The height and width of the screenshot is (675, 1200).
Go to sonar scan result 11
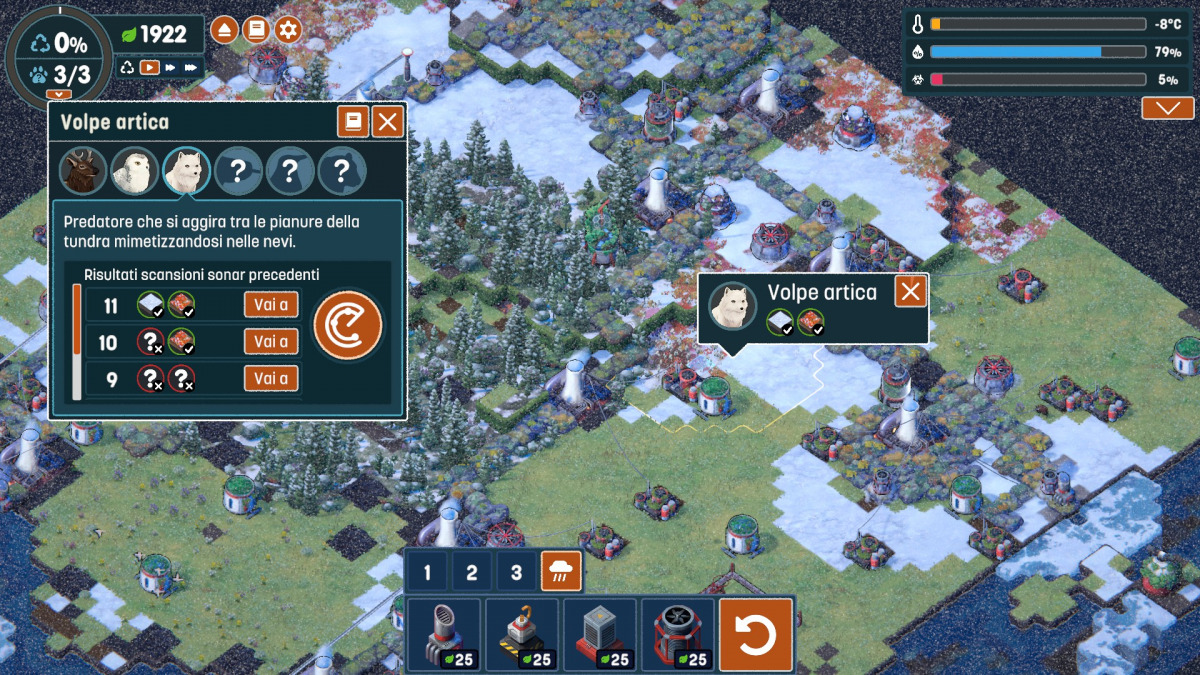(x=271, y=305)
